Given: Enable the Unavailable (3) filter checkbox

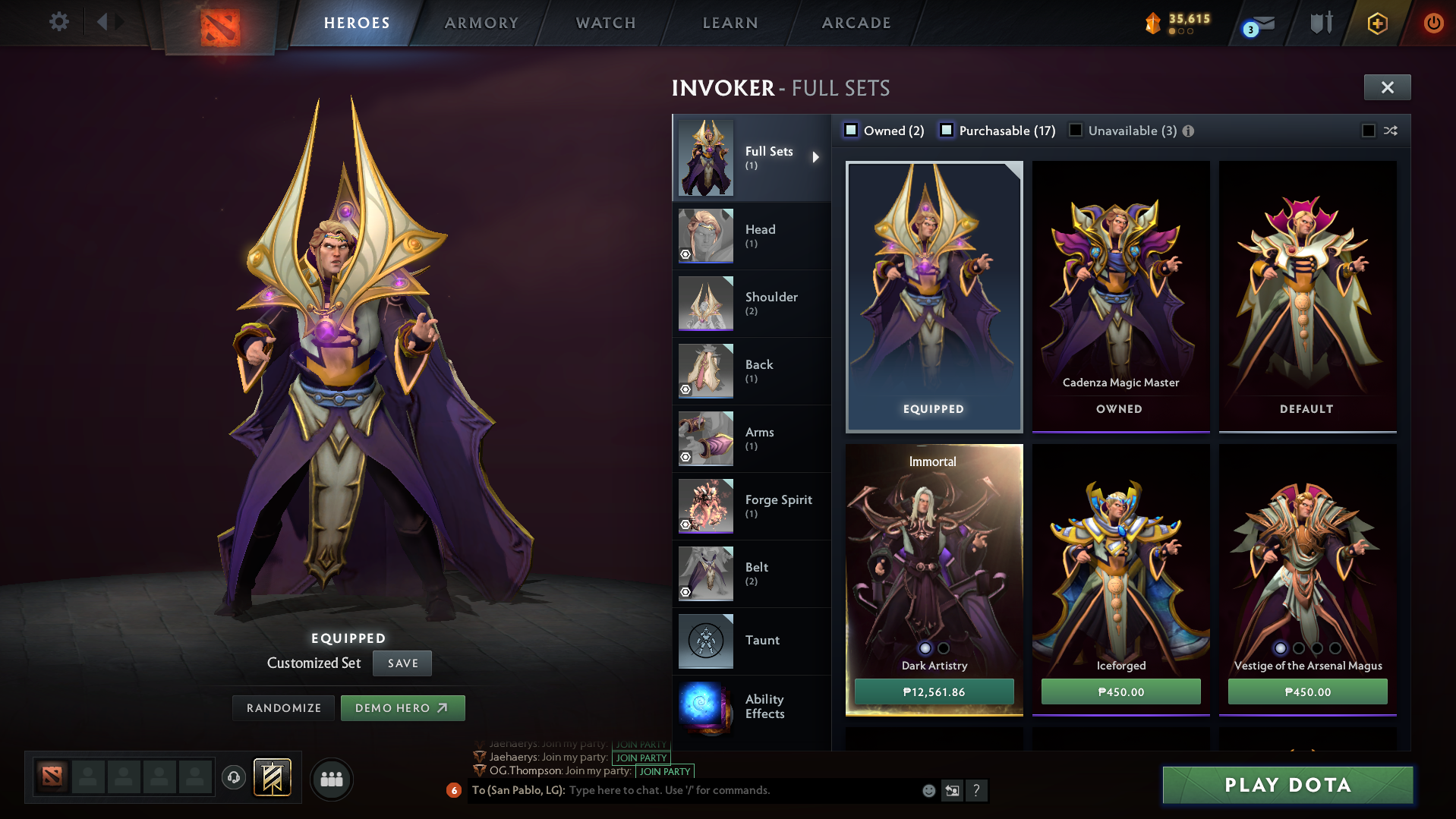Looking at the screenshot, I should pyautogui.click(x=1076, y=130).
